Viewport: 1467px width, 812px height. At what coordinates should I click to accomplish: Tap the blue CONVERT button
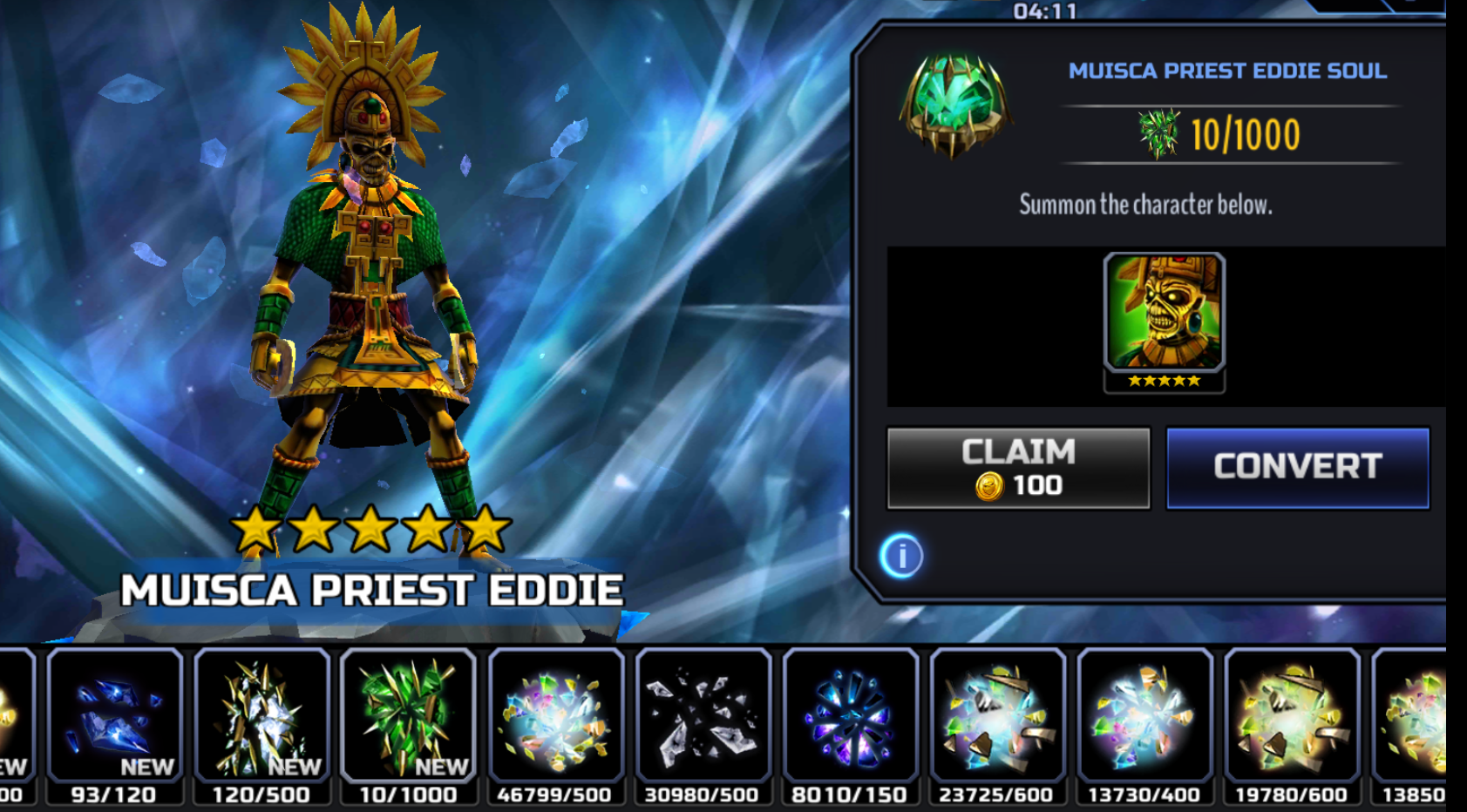point(1297,467)
